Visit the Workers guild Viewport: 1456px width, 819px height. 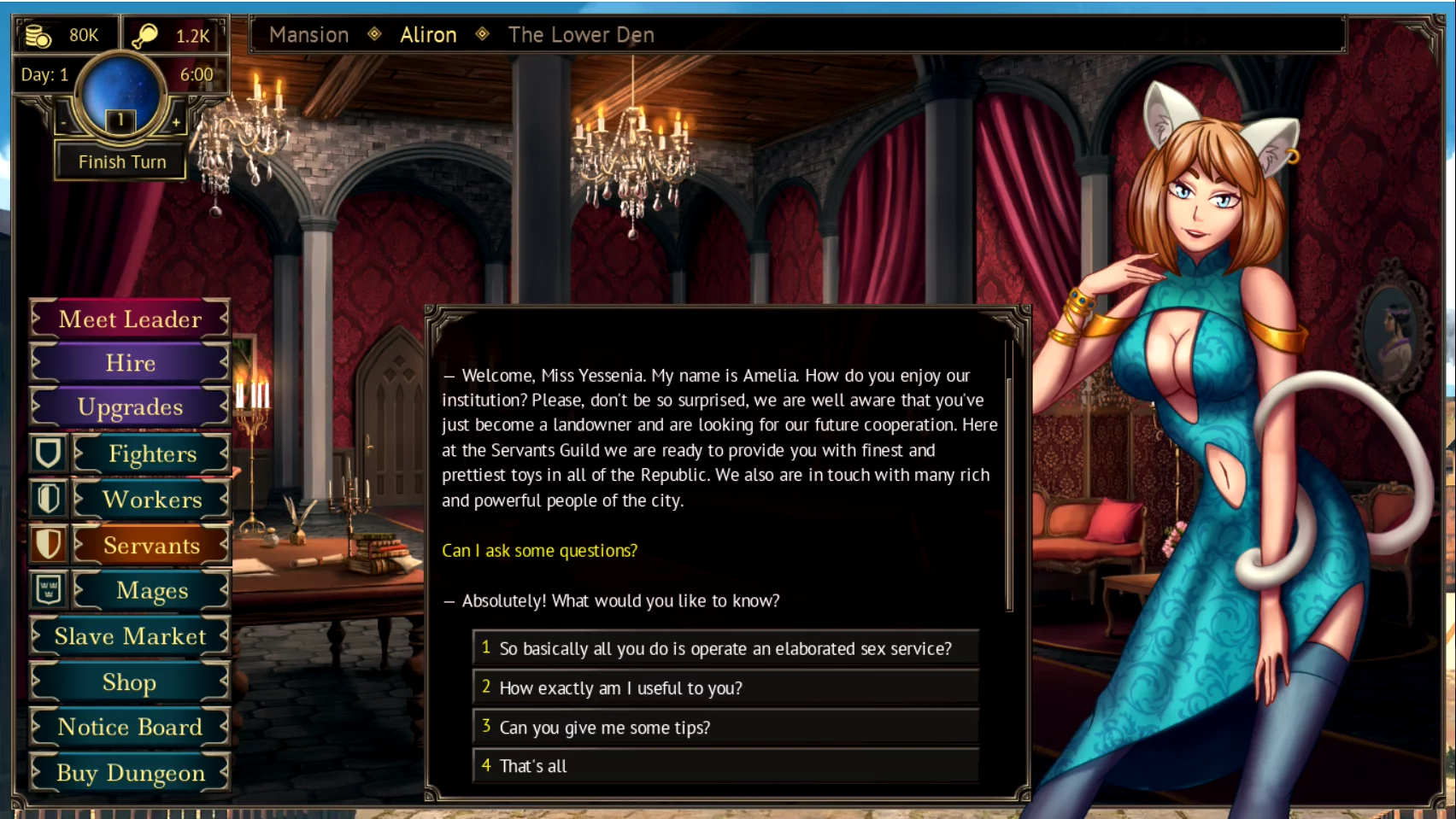pos(151,500)
